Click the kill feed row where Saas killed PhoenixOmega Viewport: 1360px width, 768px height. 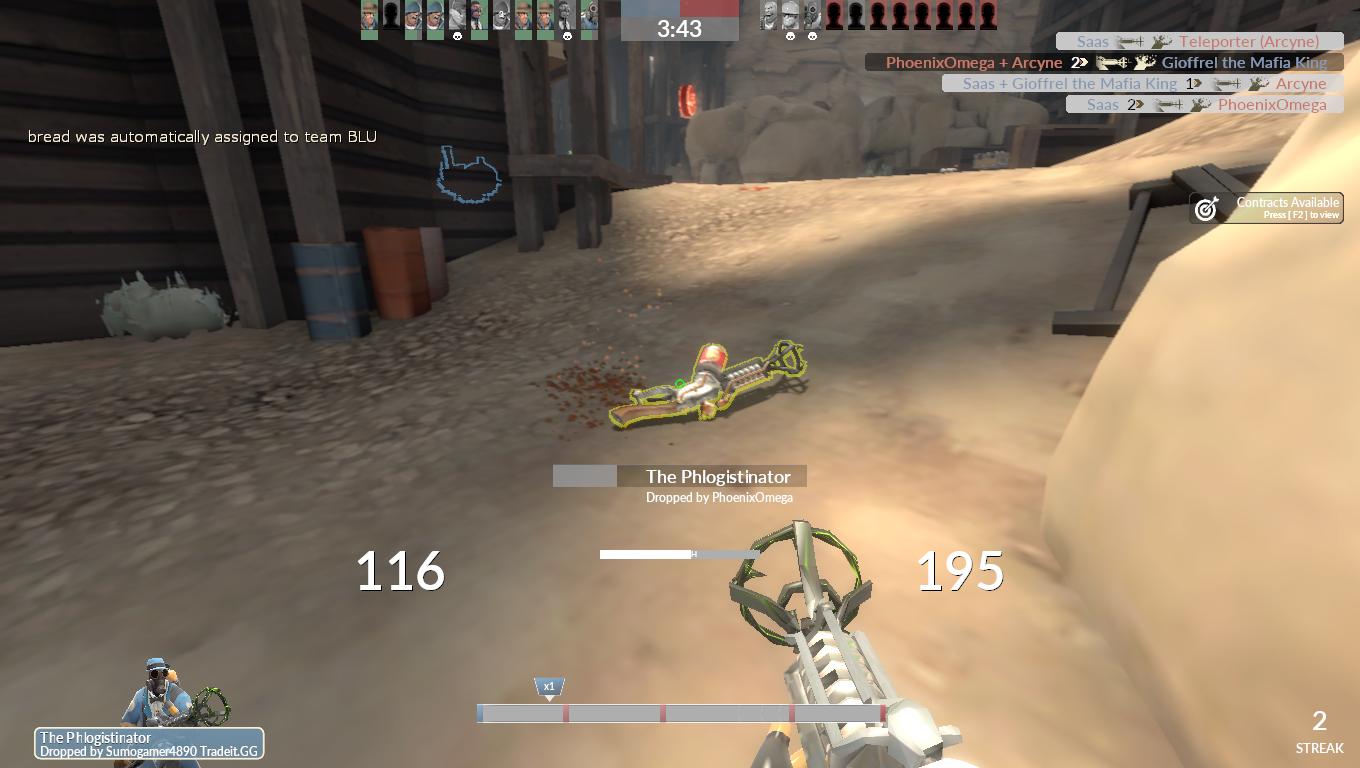(1204, 104)
